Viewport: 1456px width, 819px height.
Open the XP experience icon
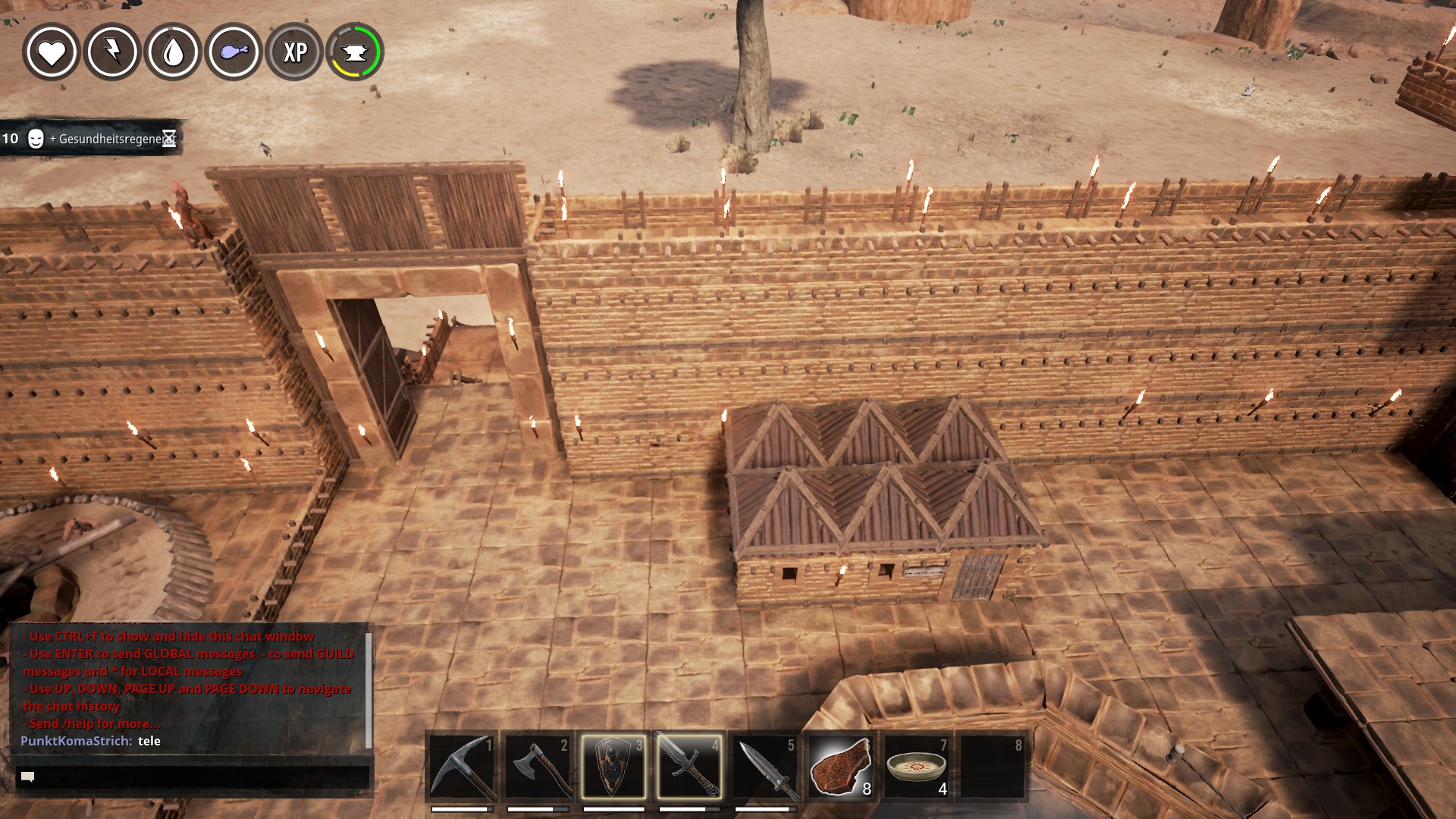294,52
